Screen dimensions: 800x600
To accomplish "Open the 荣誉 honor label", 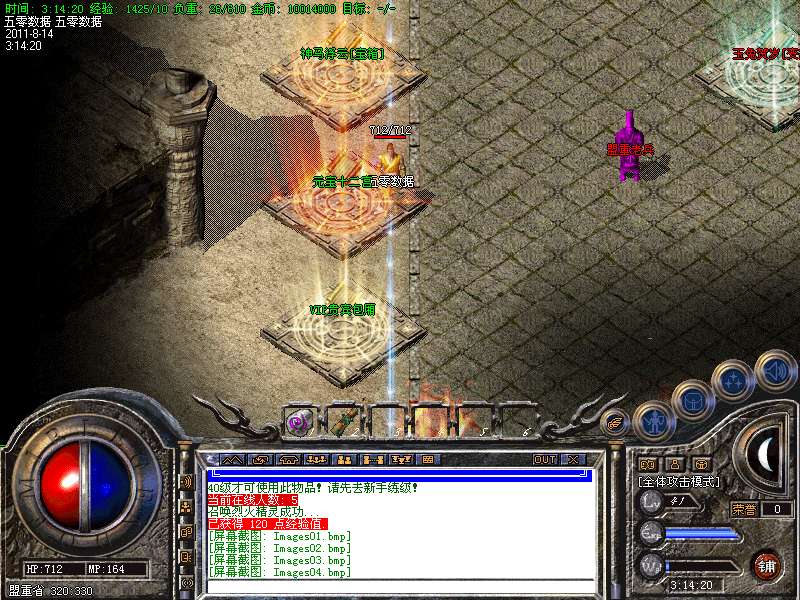I will click(x=742, y=509).
